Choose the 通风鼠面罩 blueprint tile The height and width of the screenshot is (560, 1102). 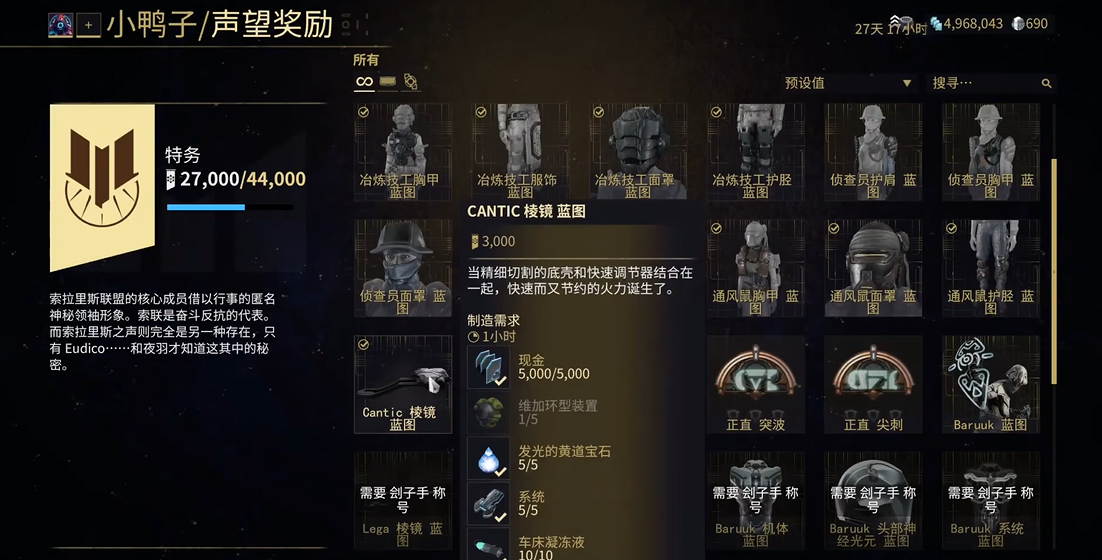[x=872, y=266]
